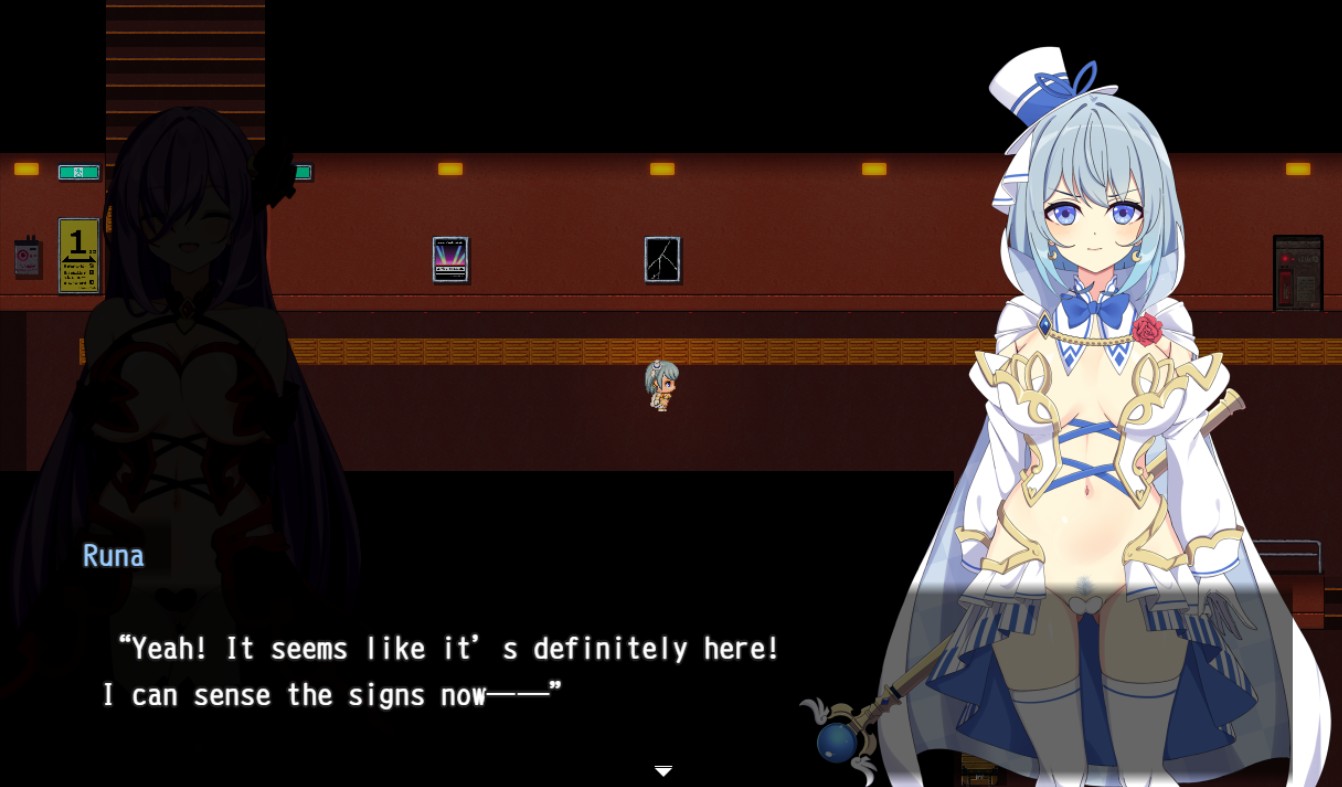Select the Runa name label above the dialogue
Screen dimensions: 1342x787
[112, 555]
